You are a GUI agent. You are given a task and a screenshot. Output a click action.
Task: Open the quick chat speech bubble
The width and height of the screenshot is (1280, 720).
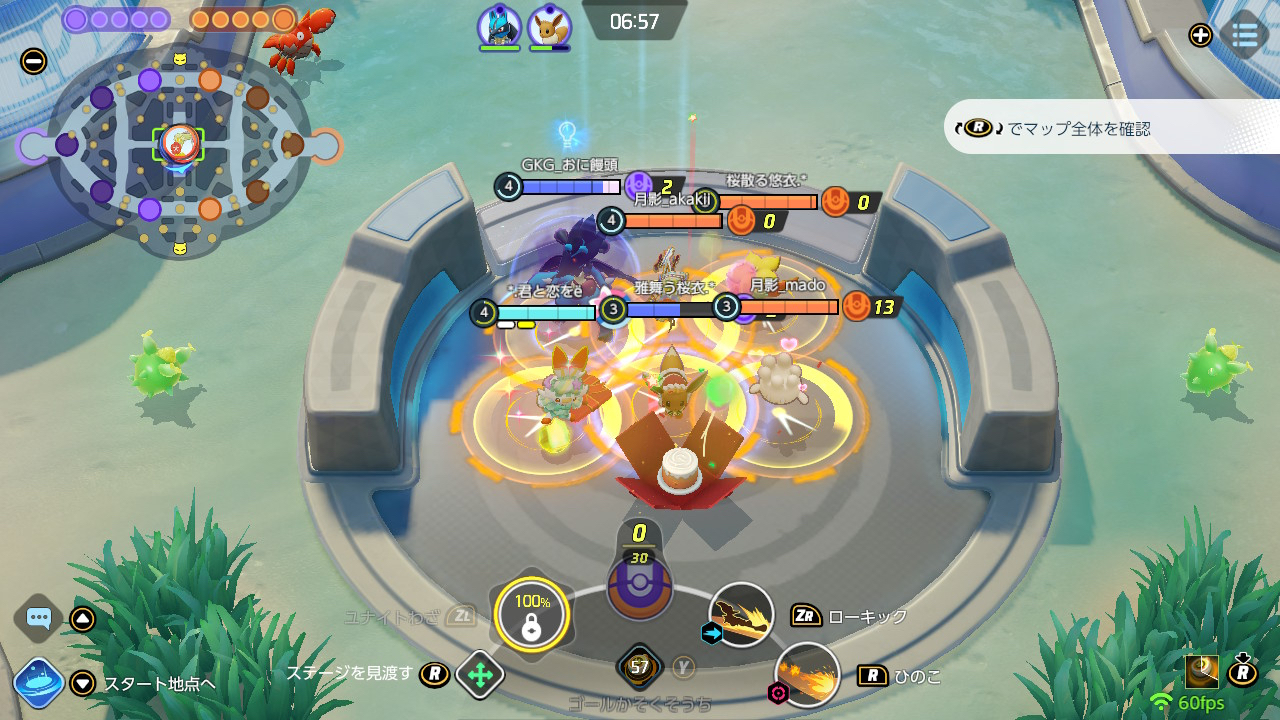pyautogui.click(x=39, y=618)
